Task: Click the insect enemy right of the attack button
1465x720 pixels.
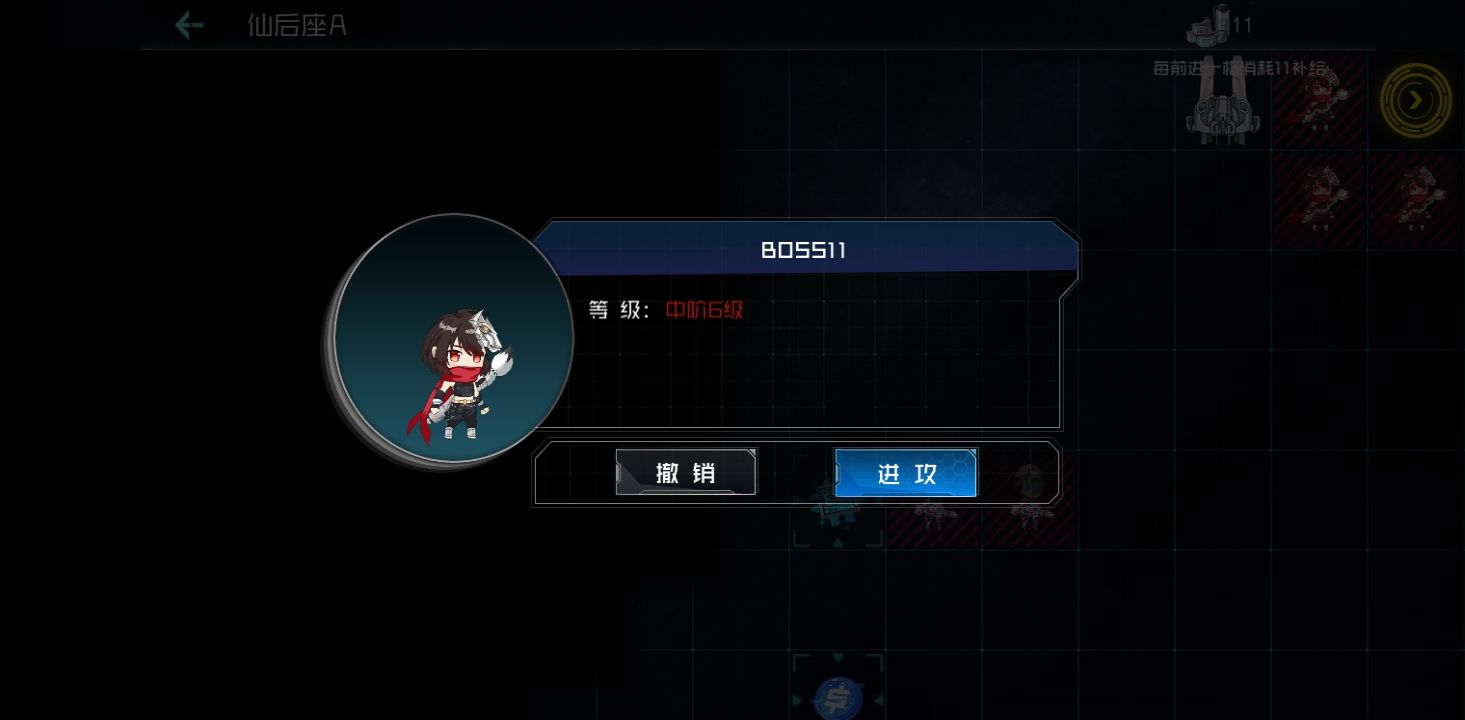Action: (940, 515)
